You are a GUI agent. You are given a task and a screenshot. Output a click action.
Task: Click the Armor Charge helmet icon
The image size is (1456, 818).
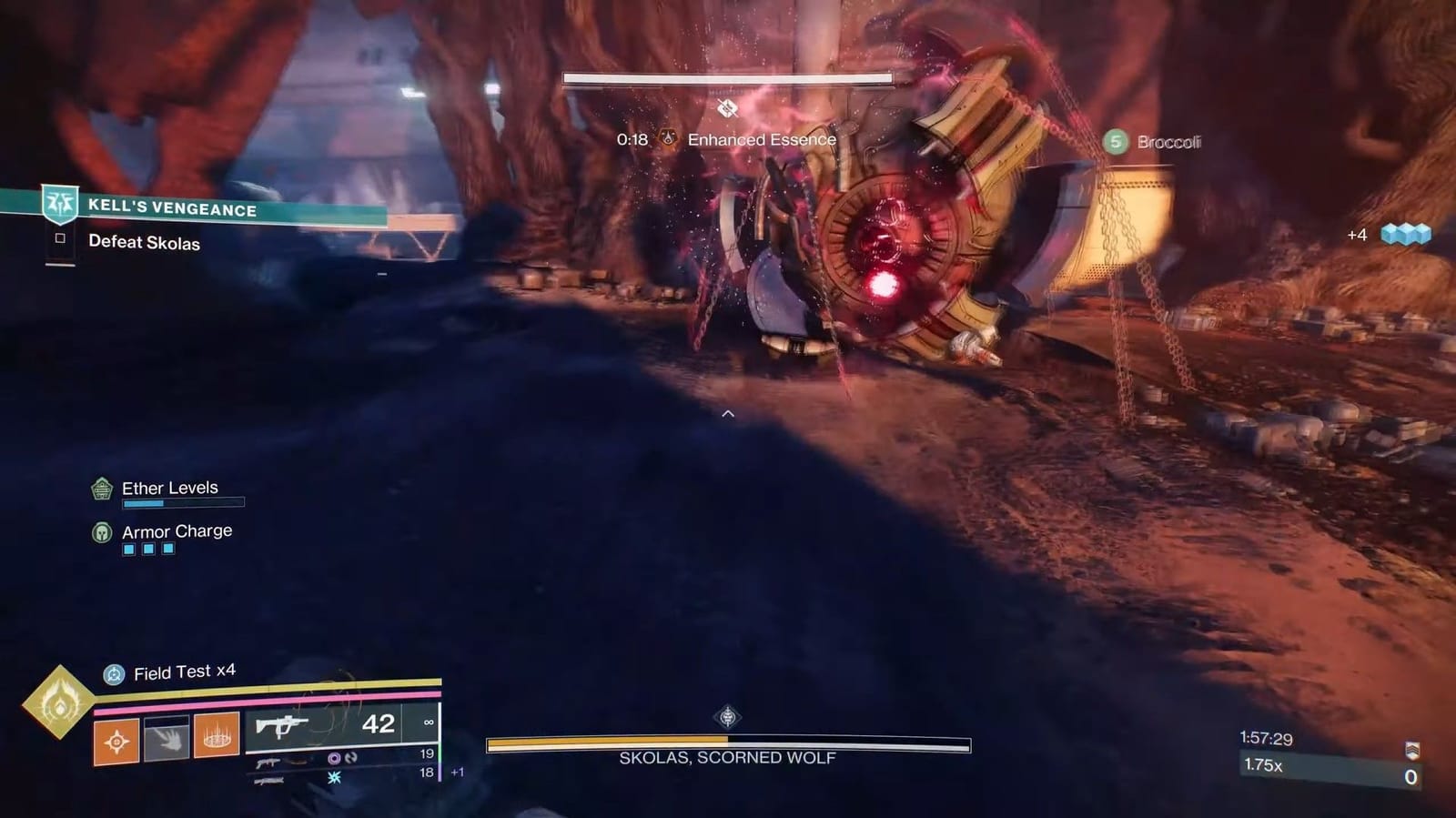[100, 531]
